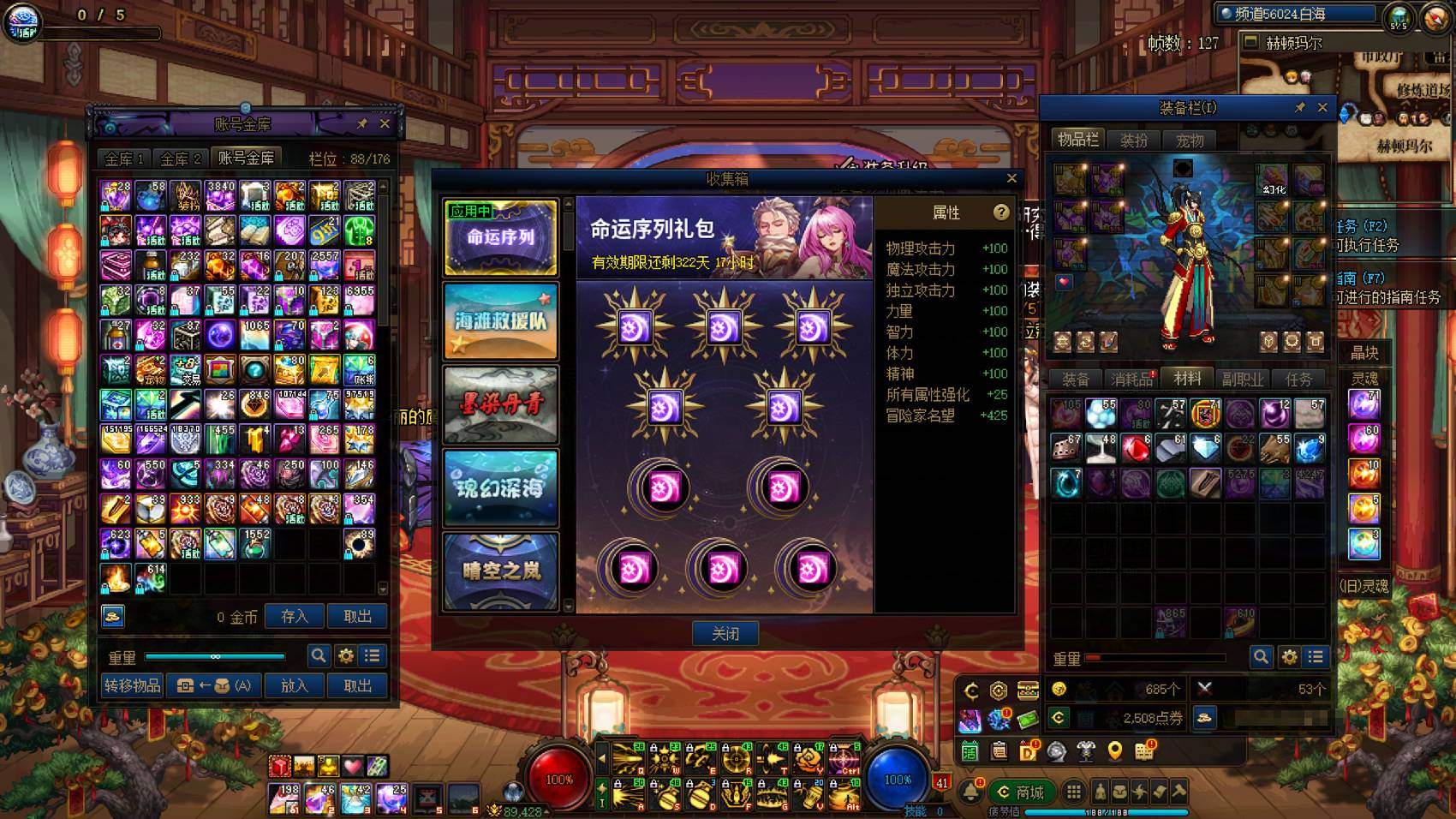1456x819 pixels.
Task: Expand the list view icon in inventory panel
Action: click(1316, 657)
